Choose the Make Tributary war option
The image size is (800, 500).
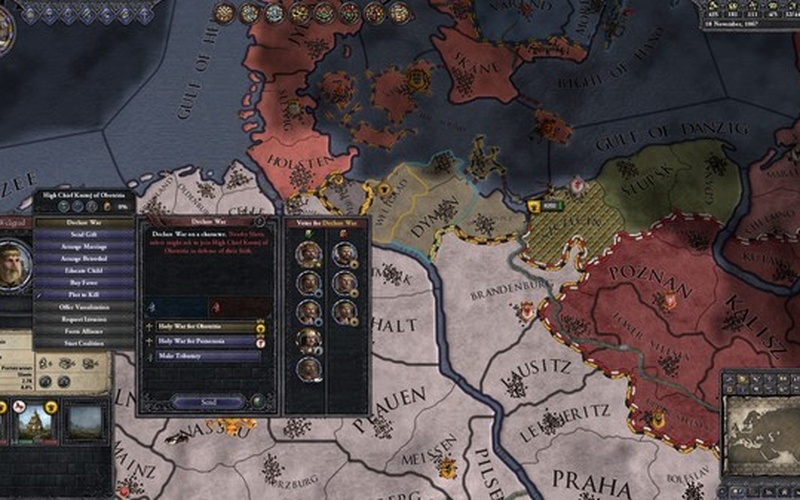[203, 355]
